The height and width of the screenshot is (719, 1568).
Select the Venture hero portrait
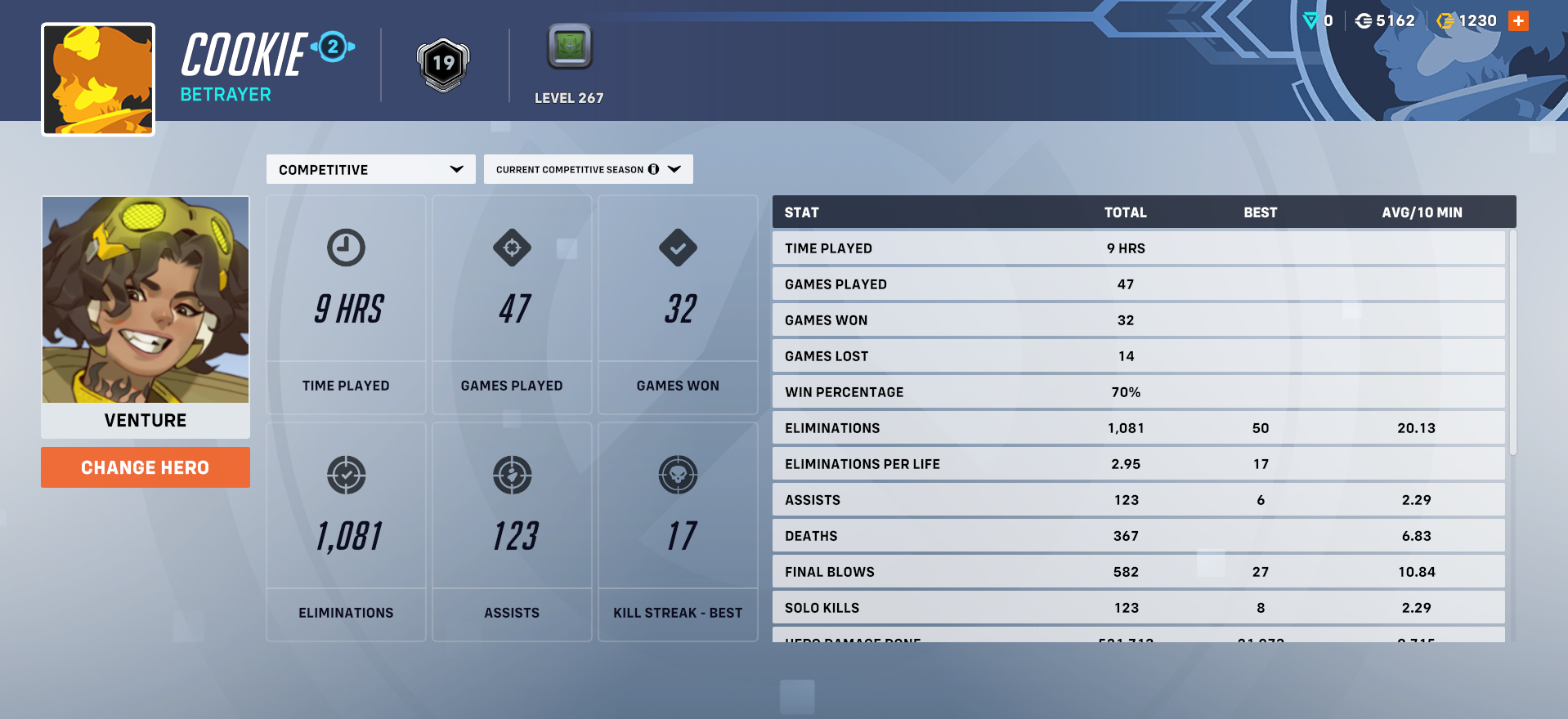click(145, 300)
